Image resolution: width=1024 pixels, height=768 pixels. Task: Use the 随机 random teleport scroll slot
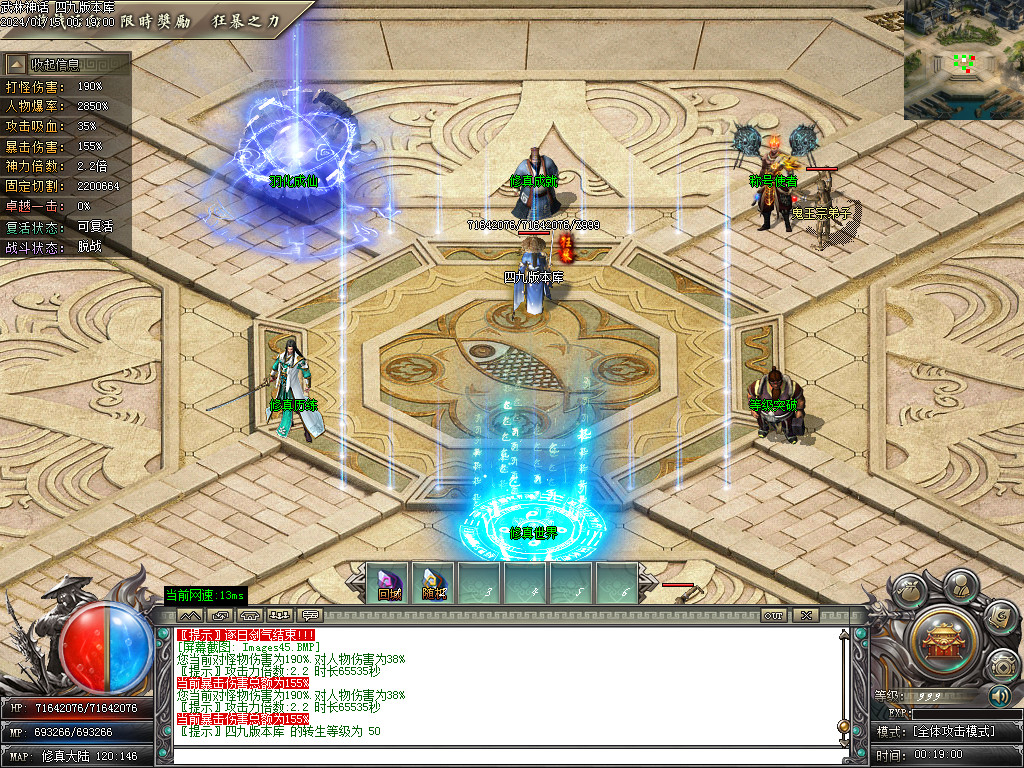click(434, 583)
